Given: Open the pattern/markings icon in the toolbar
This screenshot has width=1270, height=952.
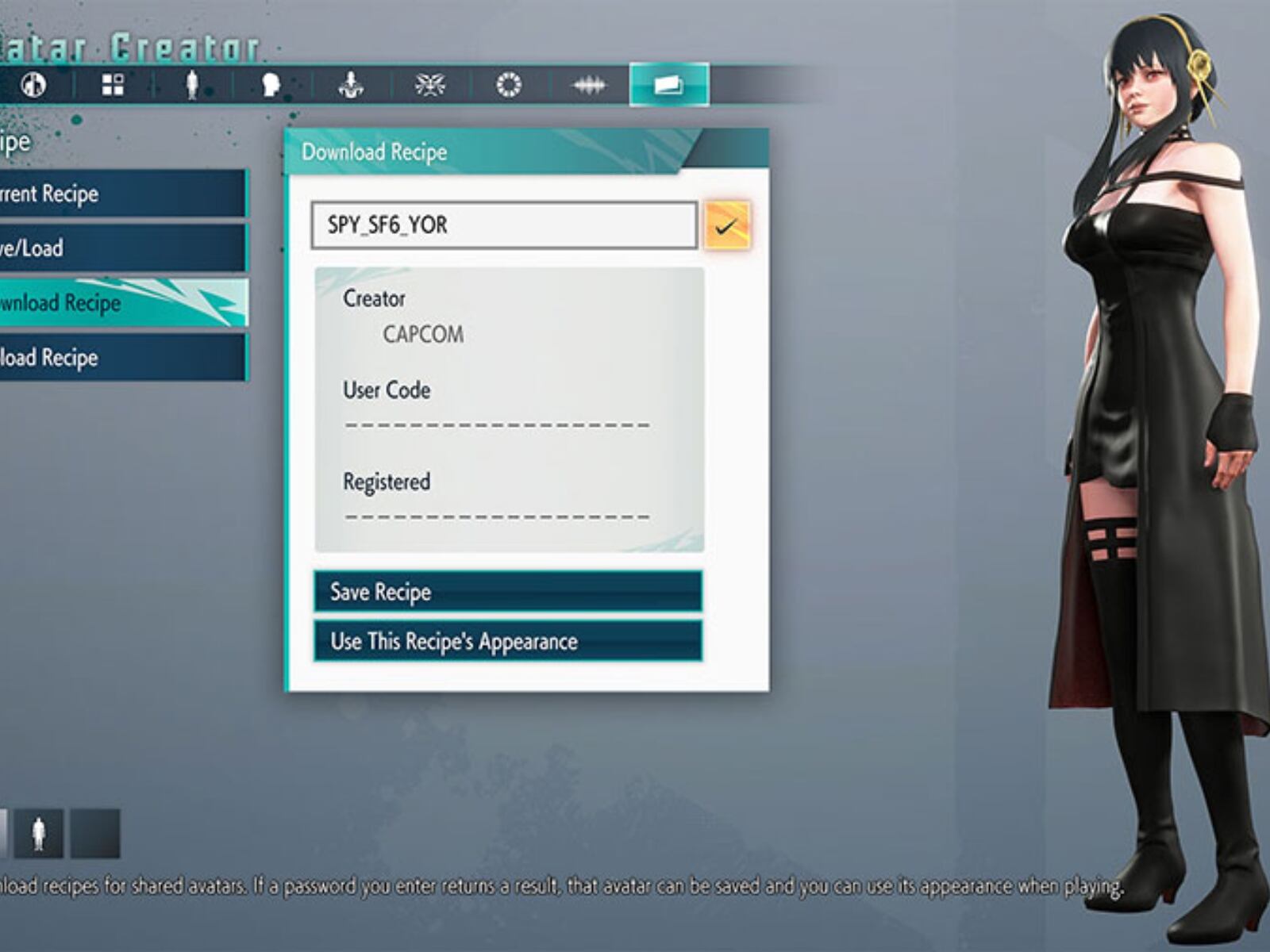Looking at the screenshot, I should click(x=429, y=86).
